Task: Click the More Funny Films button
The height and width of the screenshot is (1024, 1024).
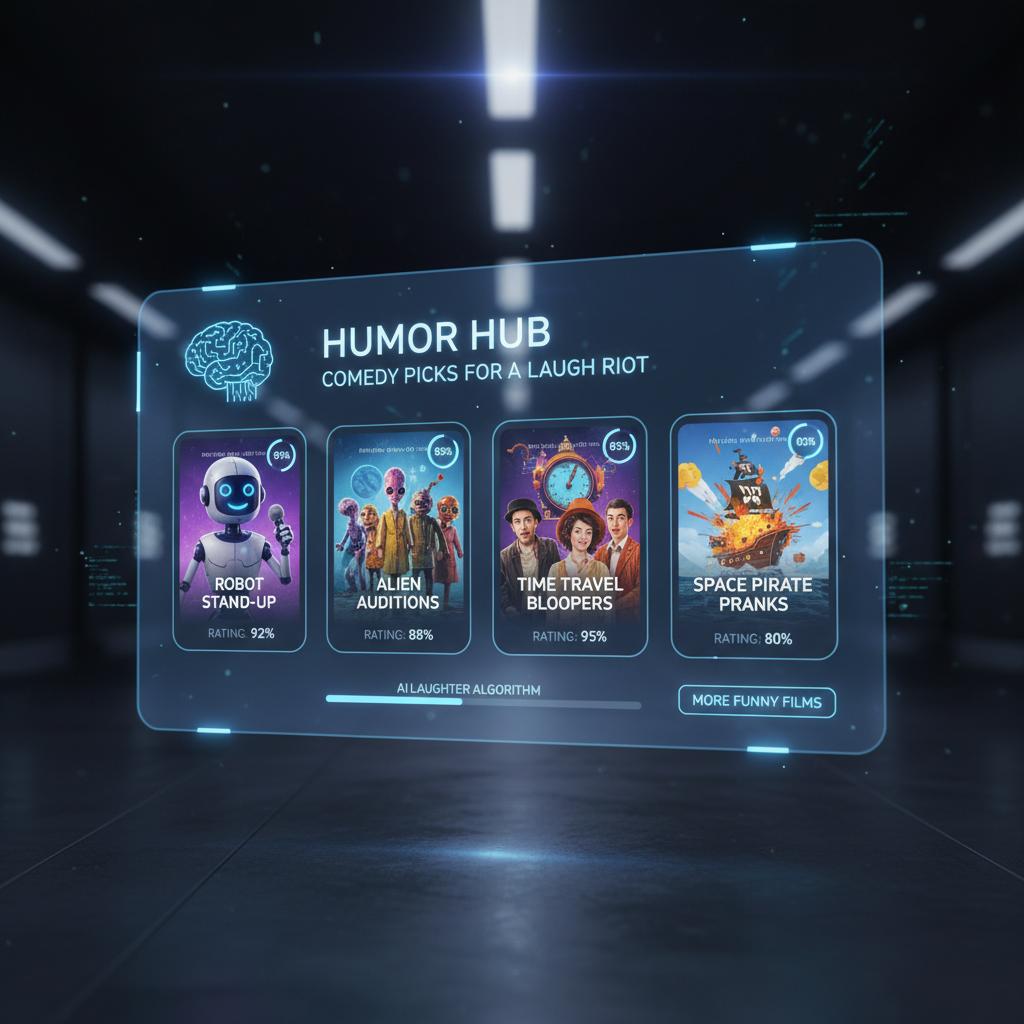Action: 756,701
